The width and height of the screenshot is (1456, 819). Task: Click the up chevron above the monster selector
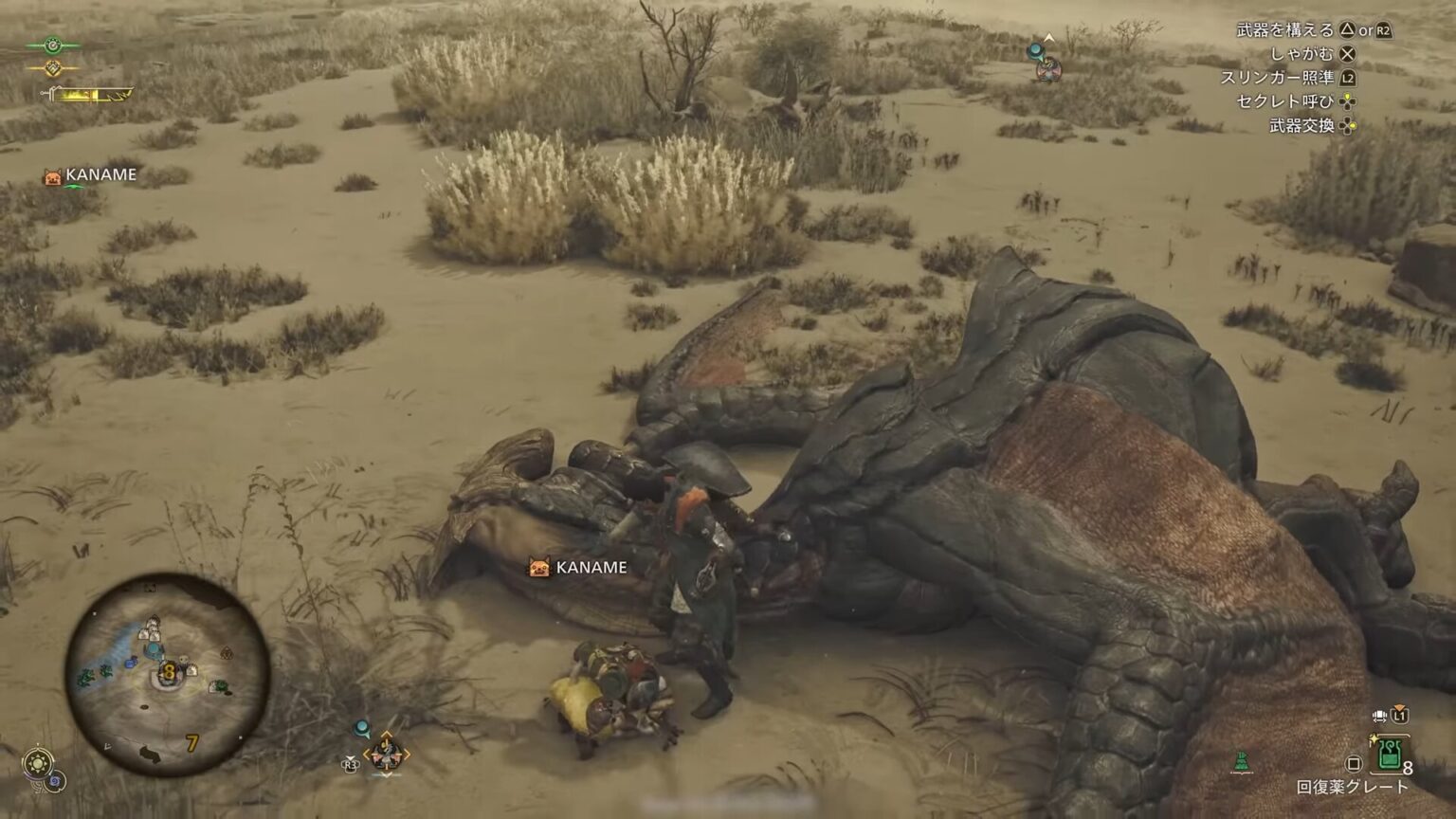coord(386,734)
